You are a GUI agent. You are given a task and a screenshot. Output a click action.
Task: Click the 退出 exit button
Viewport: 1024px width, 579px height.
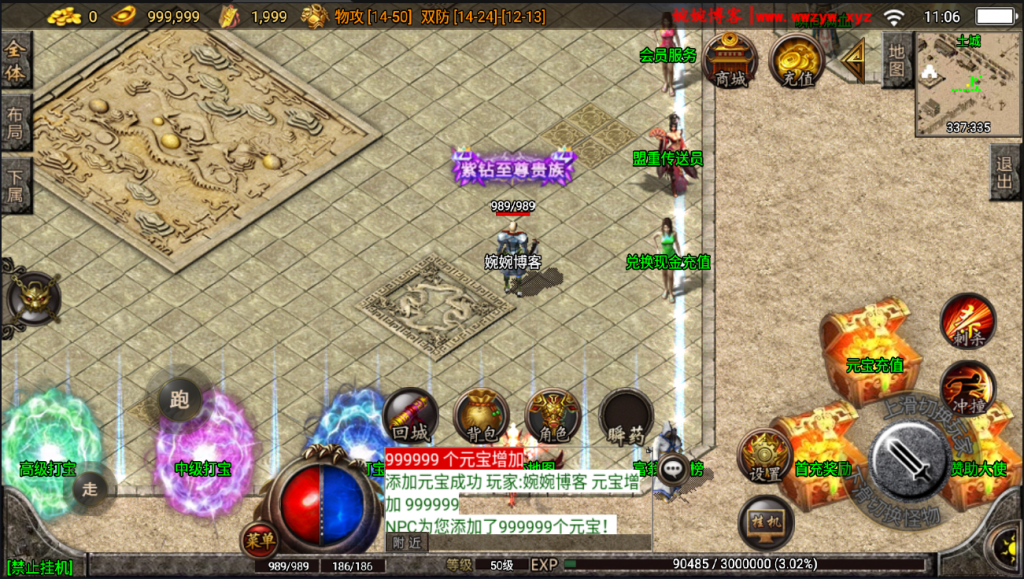[x=1005, y=172]
